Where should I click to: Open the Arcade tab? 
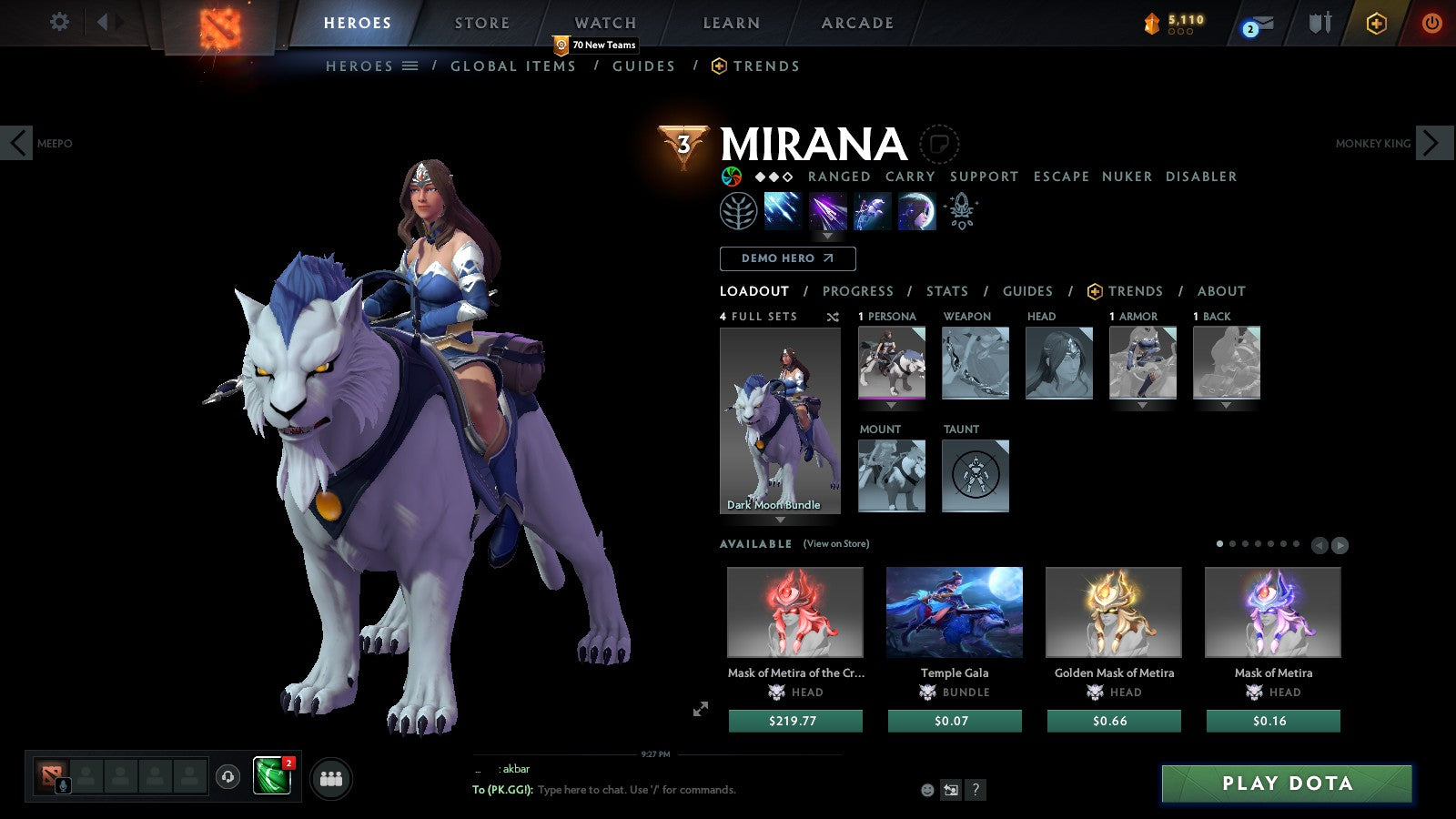[857, 23]
